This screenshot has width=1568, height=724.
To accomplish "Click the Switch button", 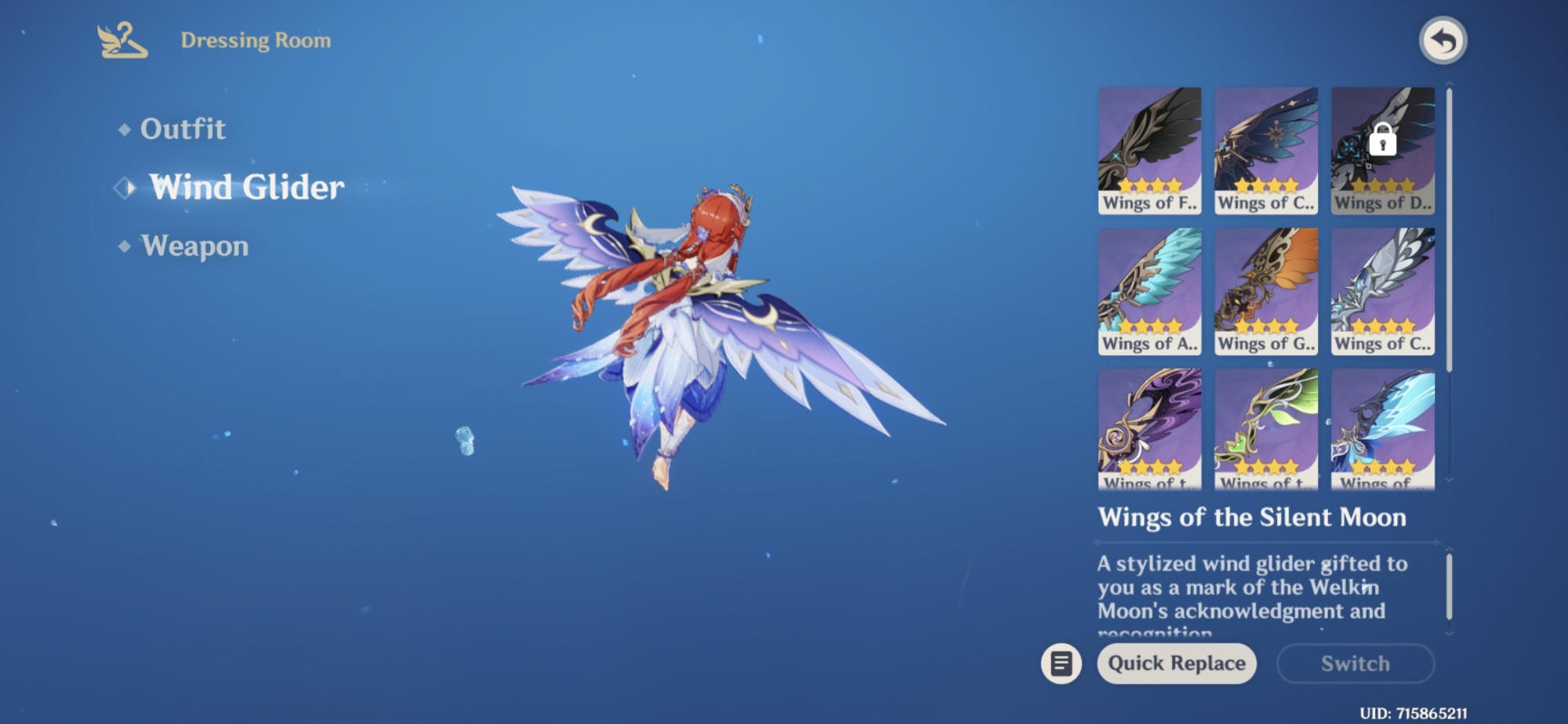I will click(x=1356, y=664).
